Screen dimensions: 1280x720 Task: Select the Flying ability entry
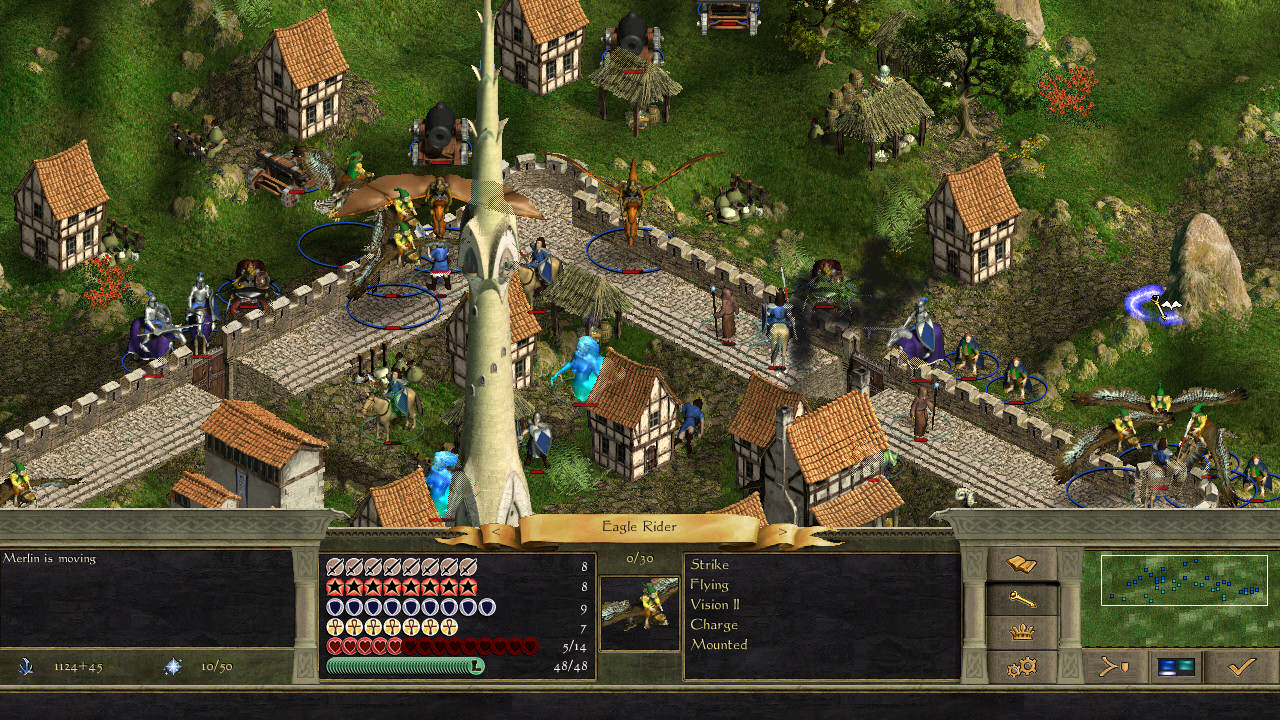click(x=709, y=585)
